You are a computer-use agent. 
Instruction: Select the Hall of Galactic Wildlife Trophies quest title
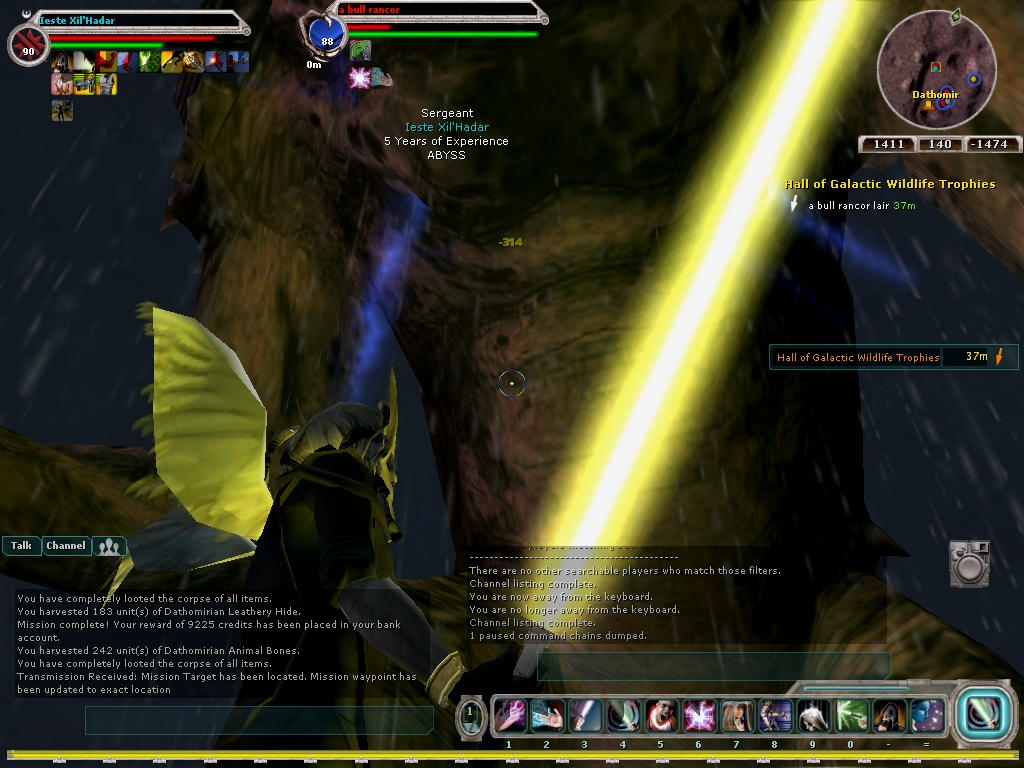(889, 184)
